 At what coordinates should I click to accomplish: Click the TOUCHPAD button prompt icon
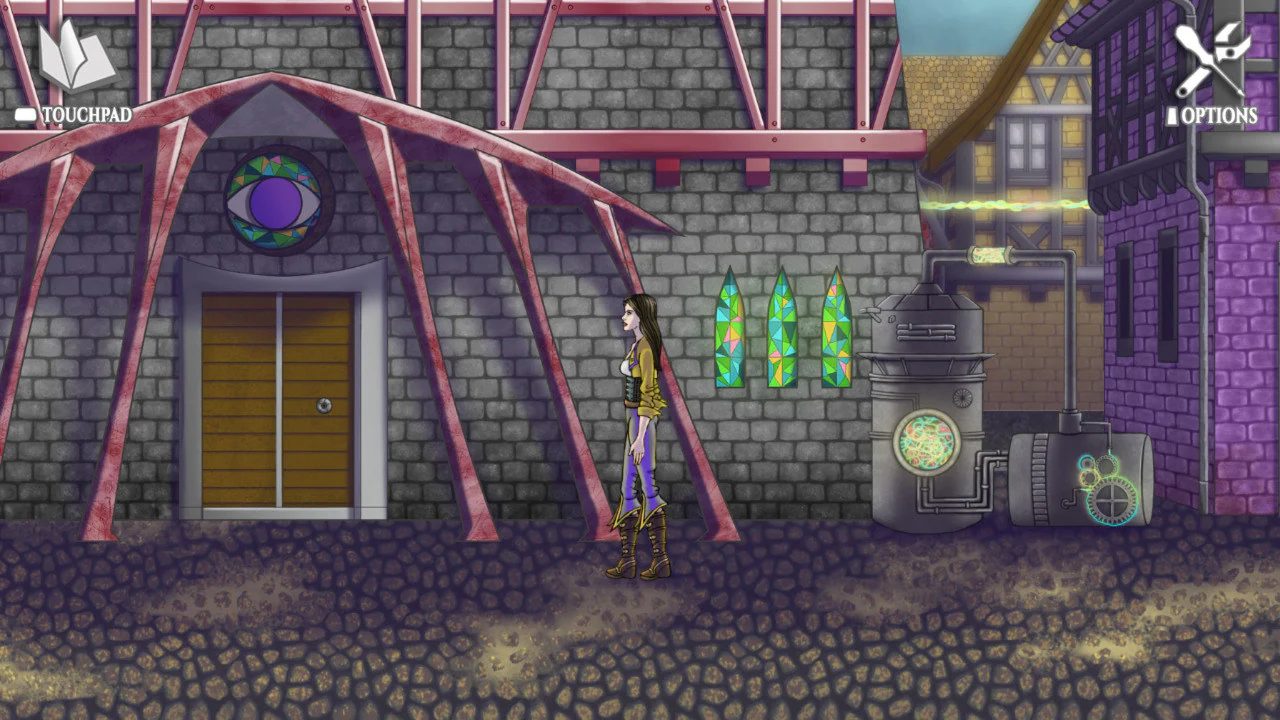point(24,113)
